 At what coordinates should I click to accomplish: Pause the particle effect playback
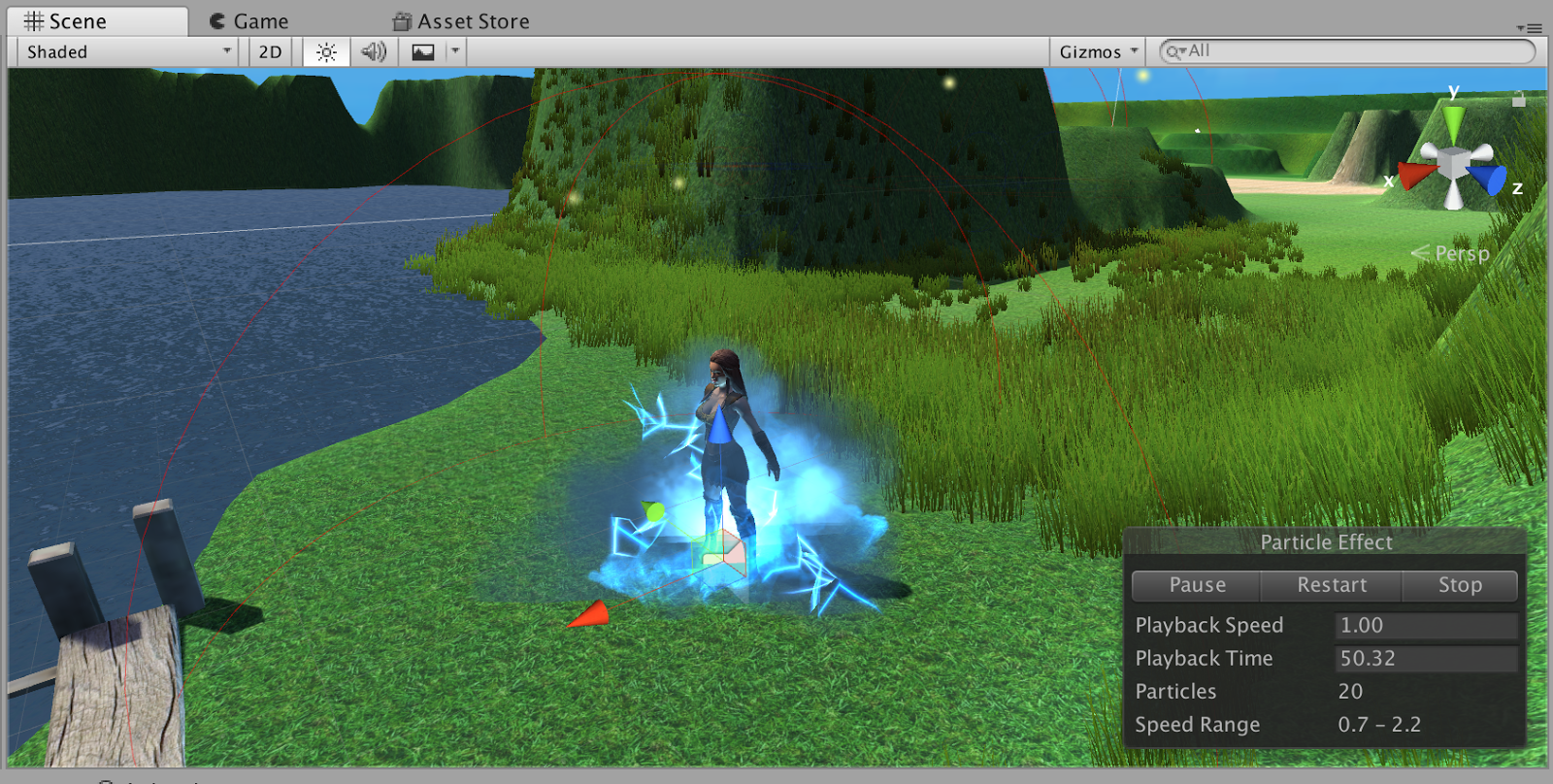click(1197, 585)
